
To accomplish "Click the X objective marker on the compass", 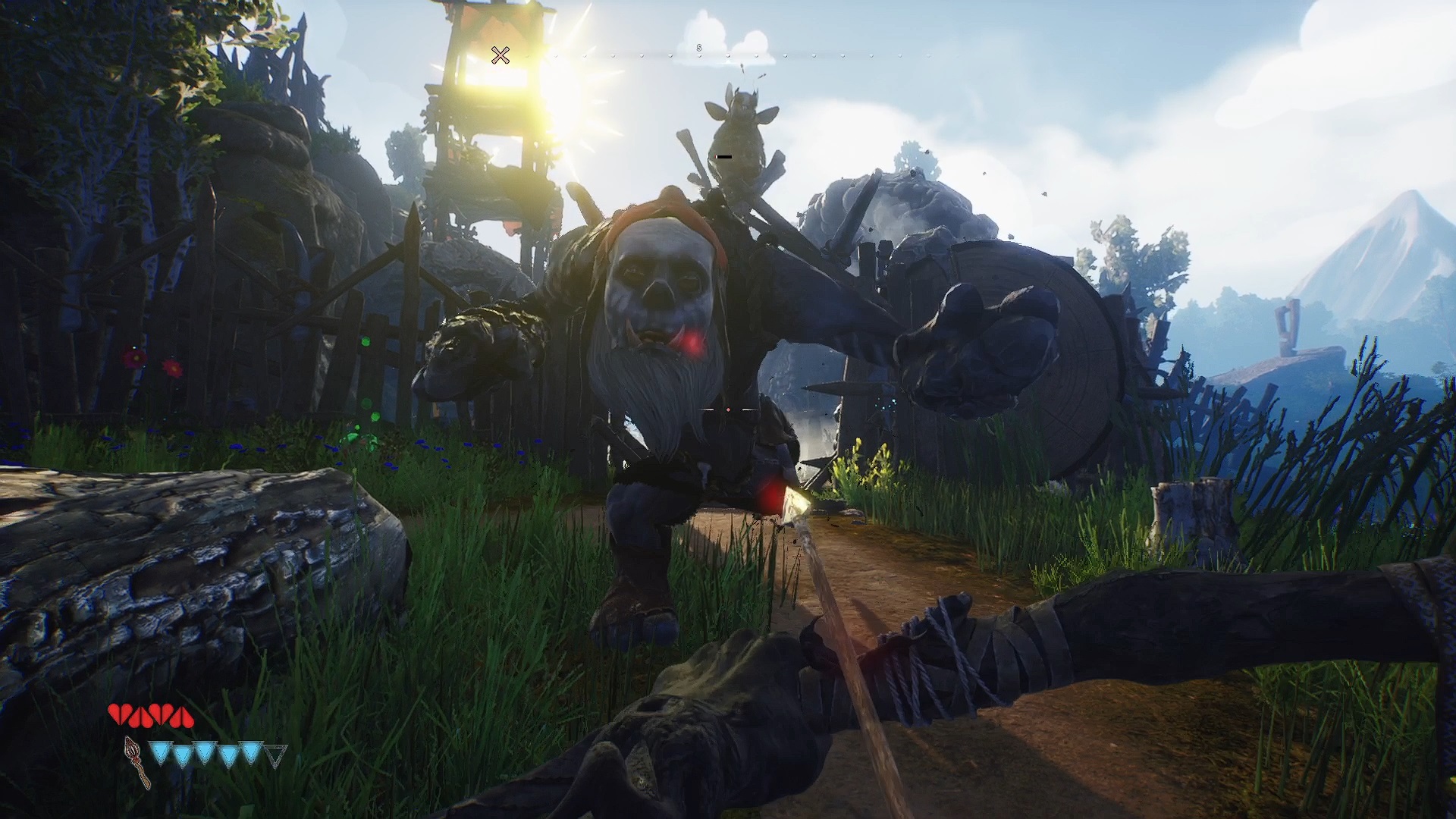I will point(500,55).
